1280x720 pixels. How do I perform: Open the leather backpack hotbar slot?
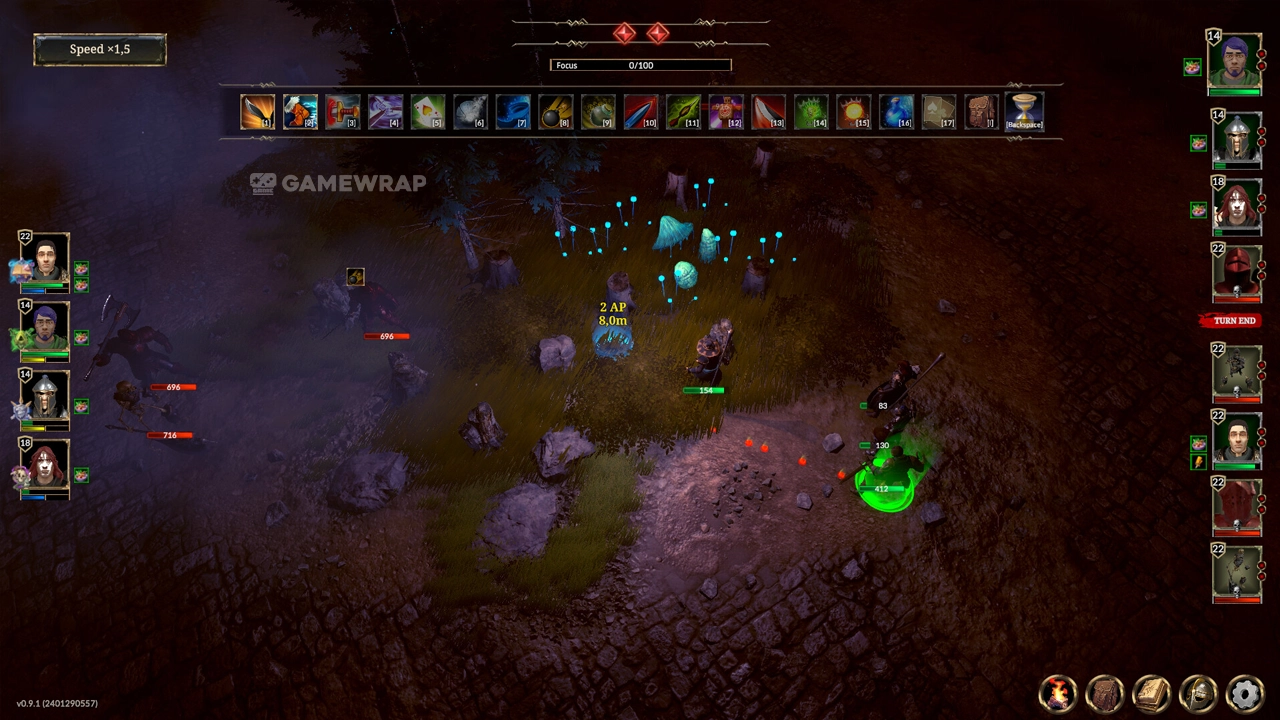pos(981,111)
